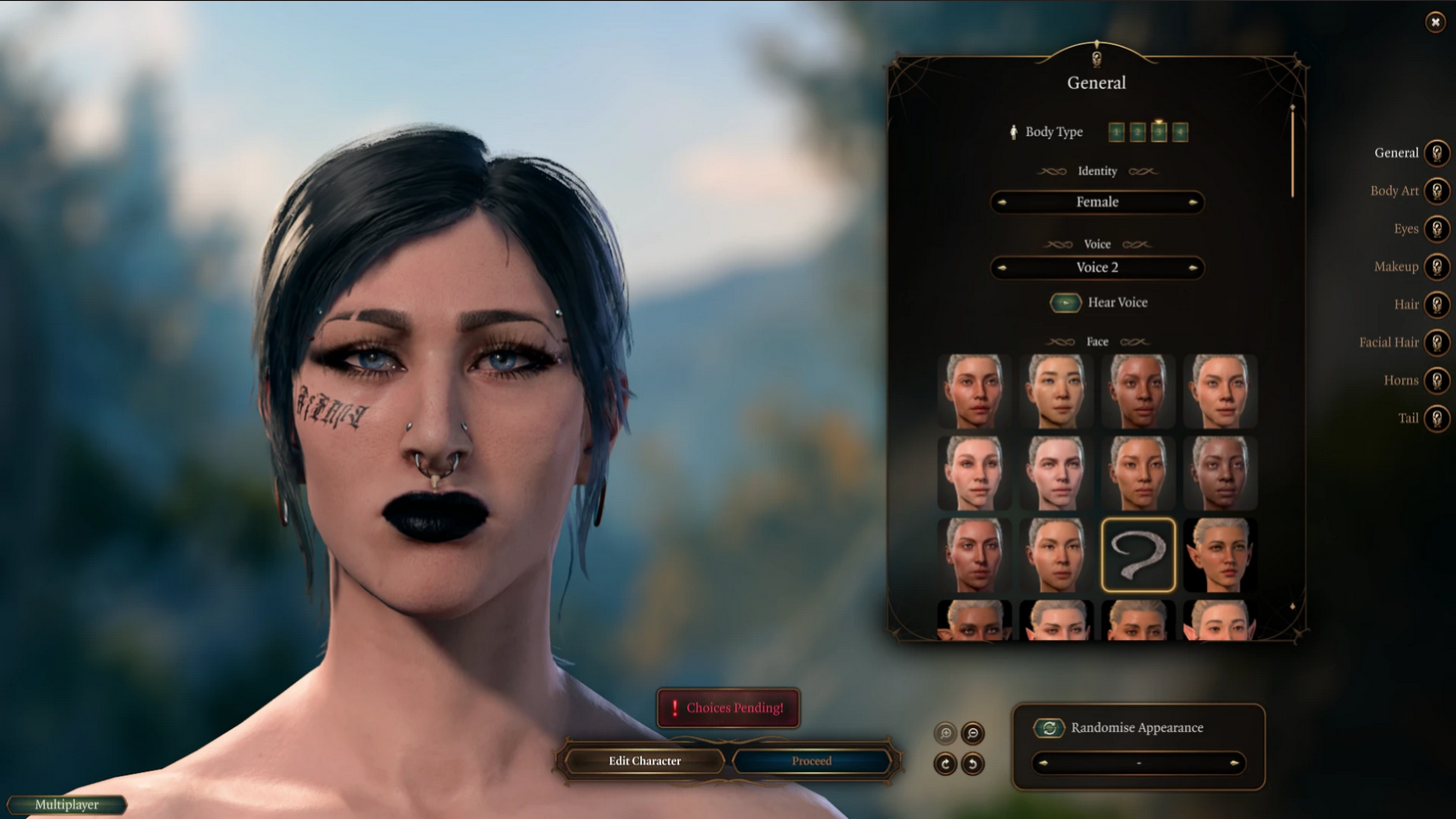Select Body Type 1

tap(1115, 131)
